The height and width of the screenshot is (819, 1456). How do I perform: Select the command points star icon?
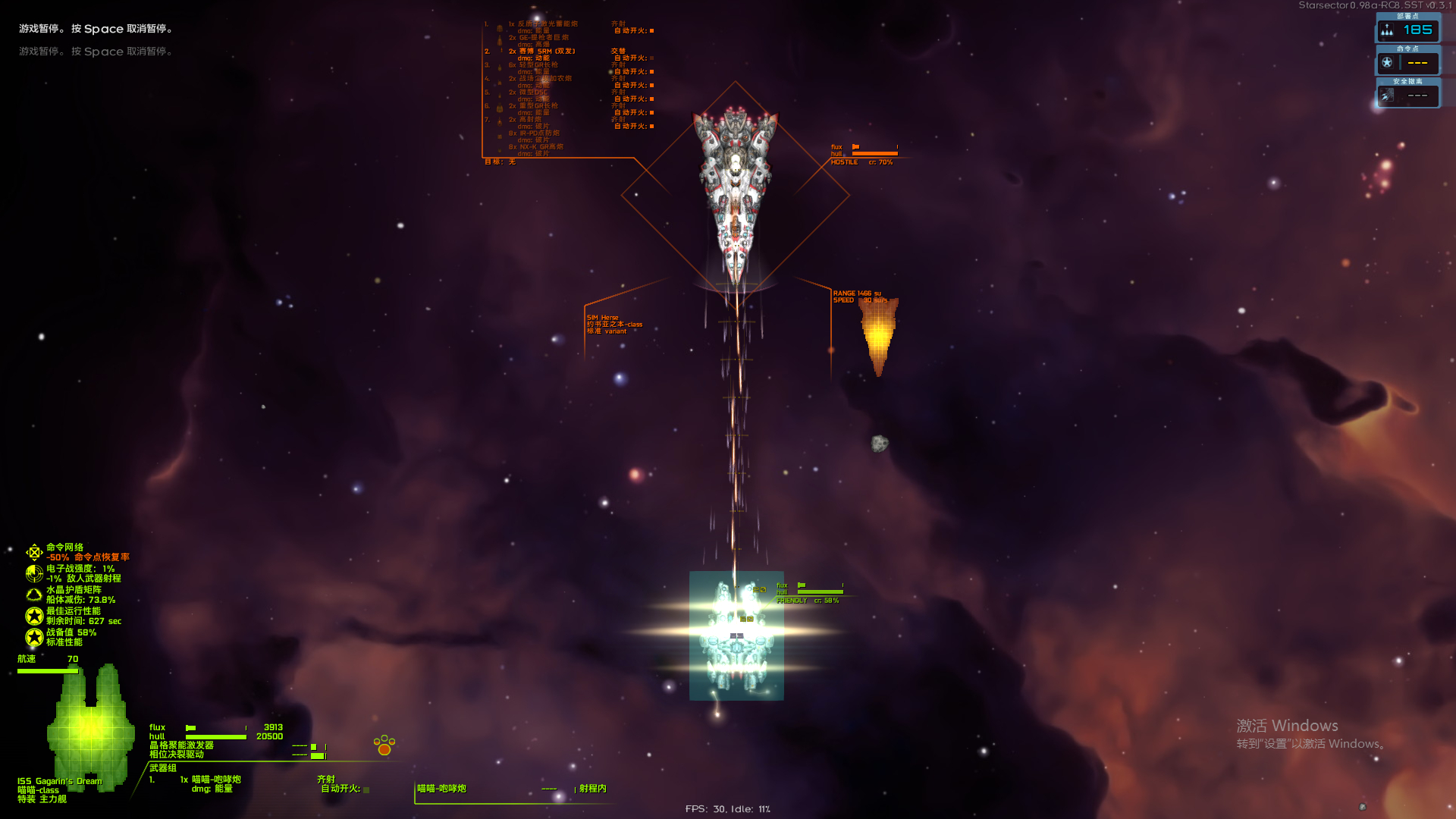click(x=1387, y=62)
